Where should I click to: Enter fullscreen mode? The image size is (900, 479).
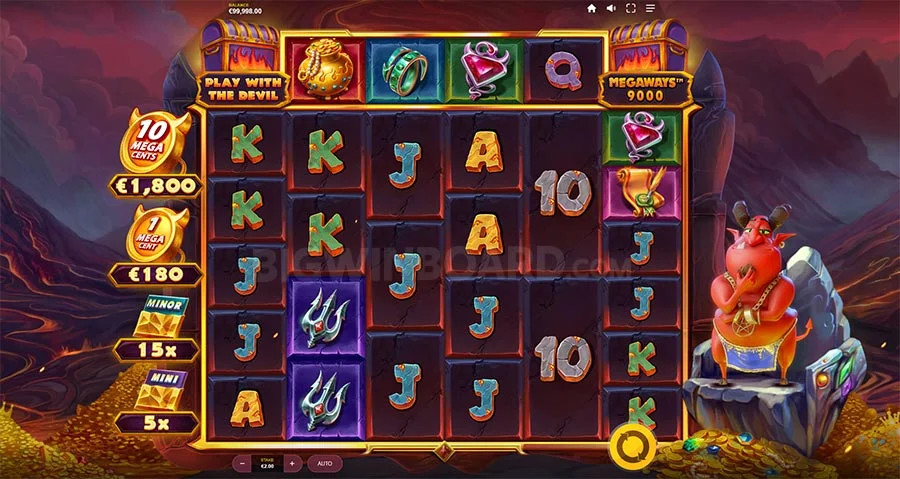(x=631, y=8)
